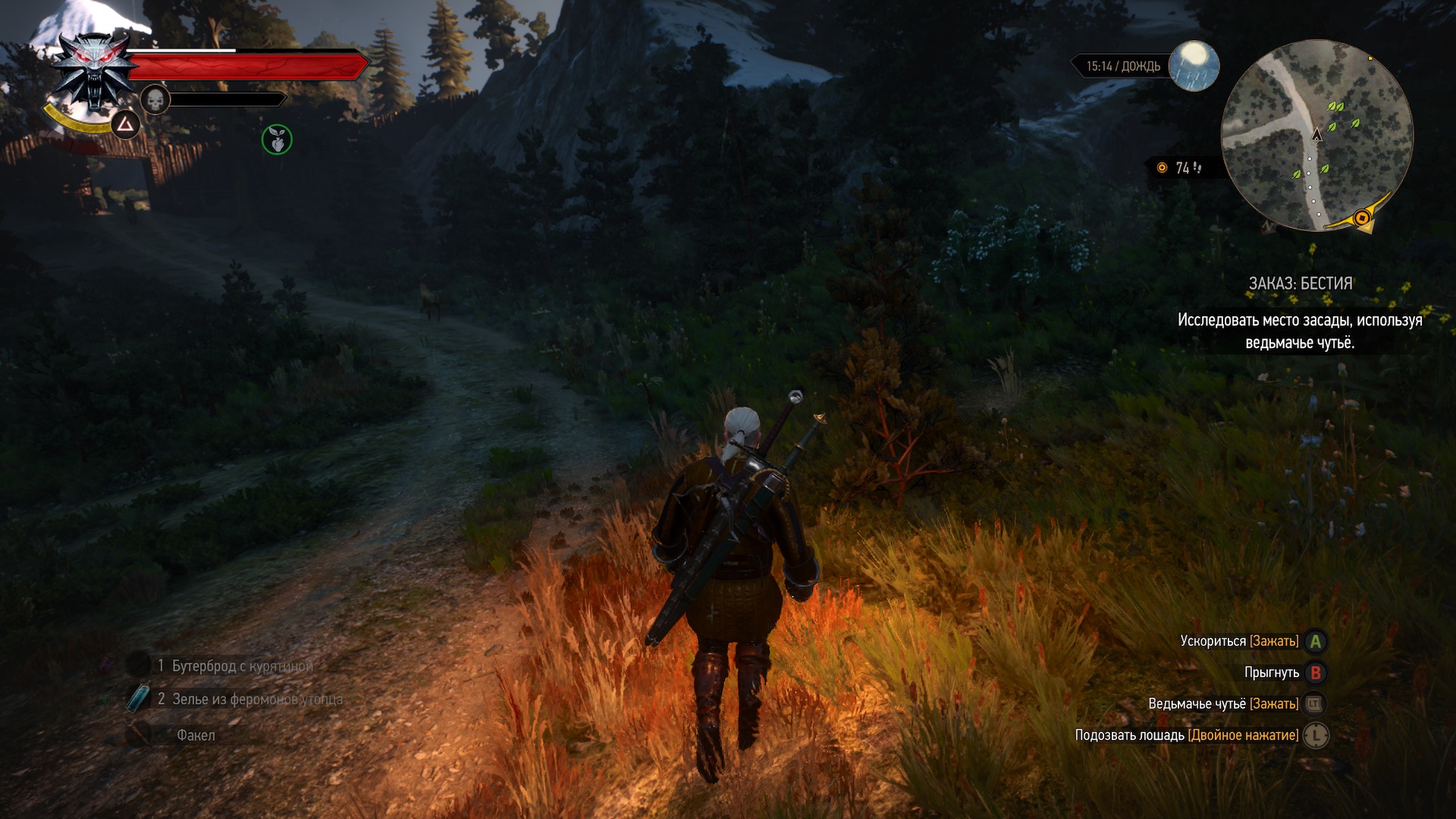Select the triangle sign icon
Viewport: 1456px width, 819px height.
125,124
